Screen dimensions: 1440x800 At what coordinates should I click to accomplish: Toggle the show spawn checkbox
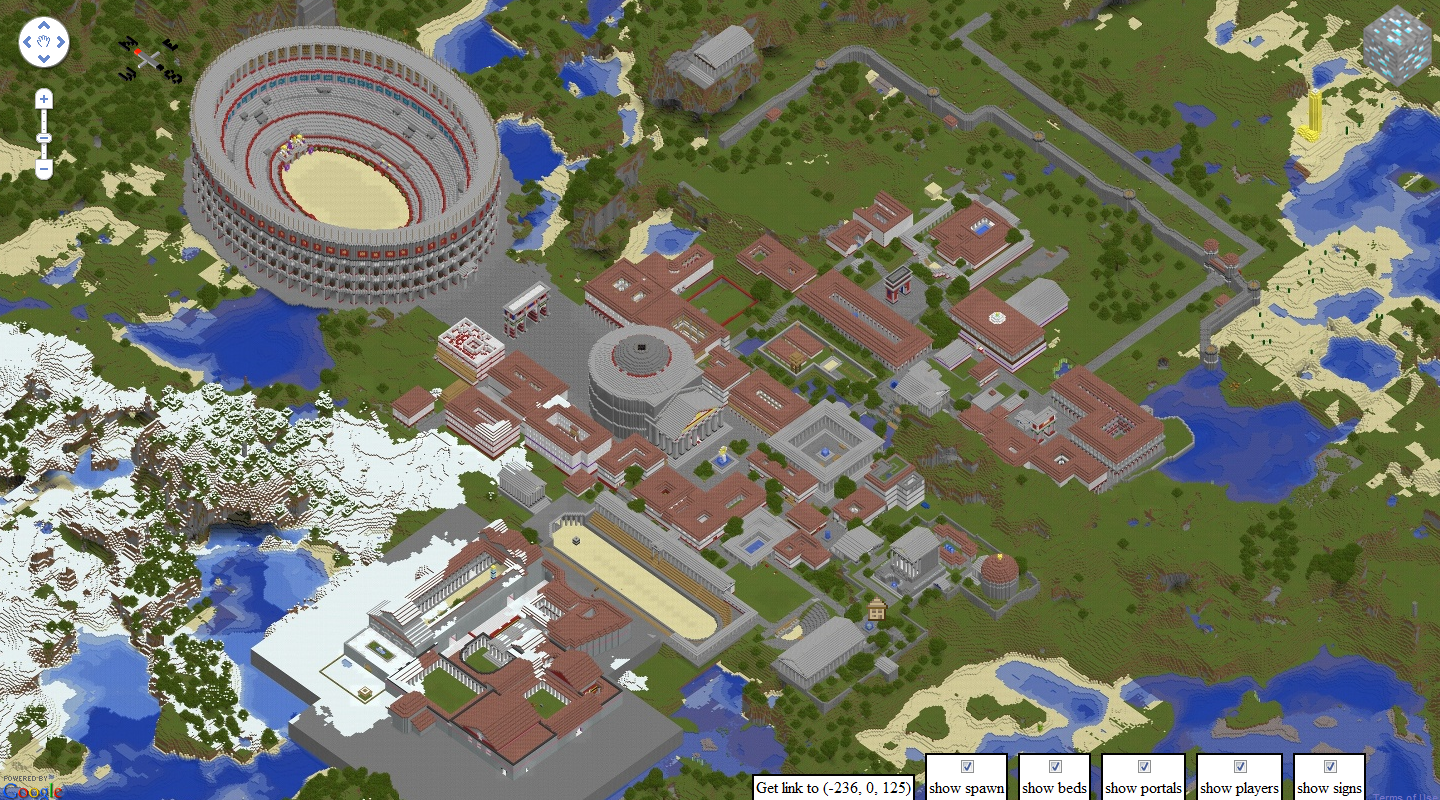point(967,767)
